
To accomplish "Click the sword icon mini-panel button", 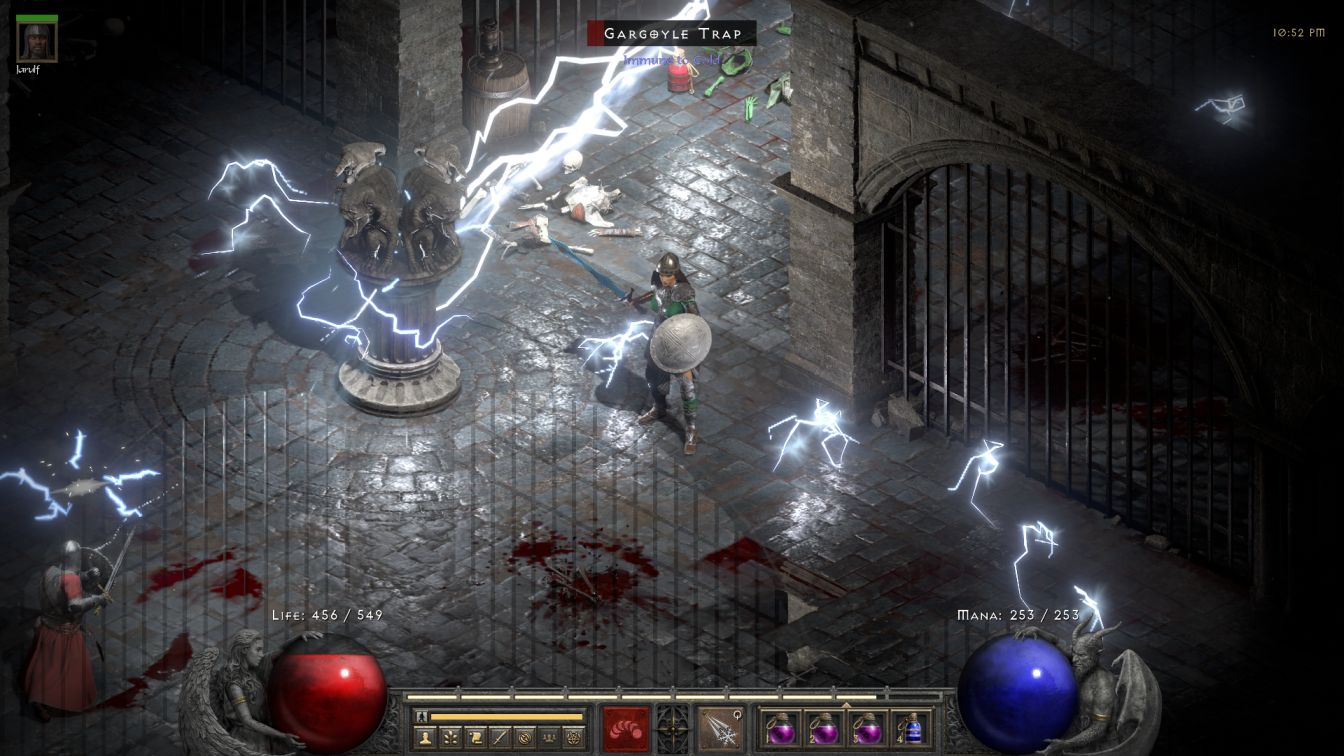I will [497, 738].
